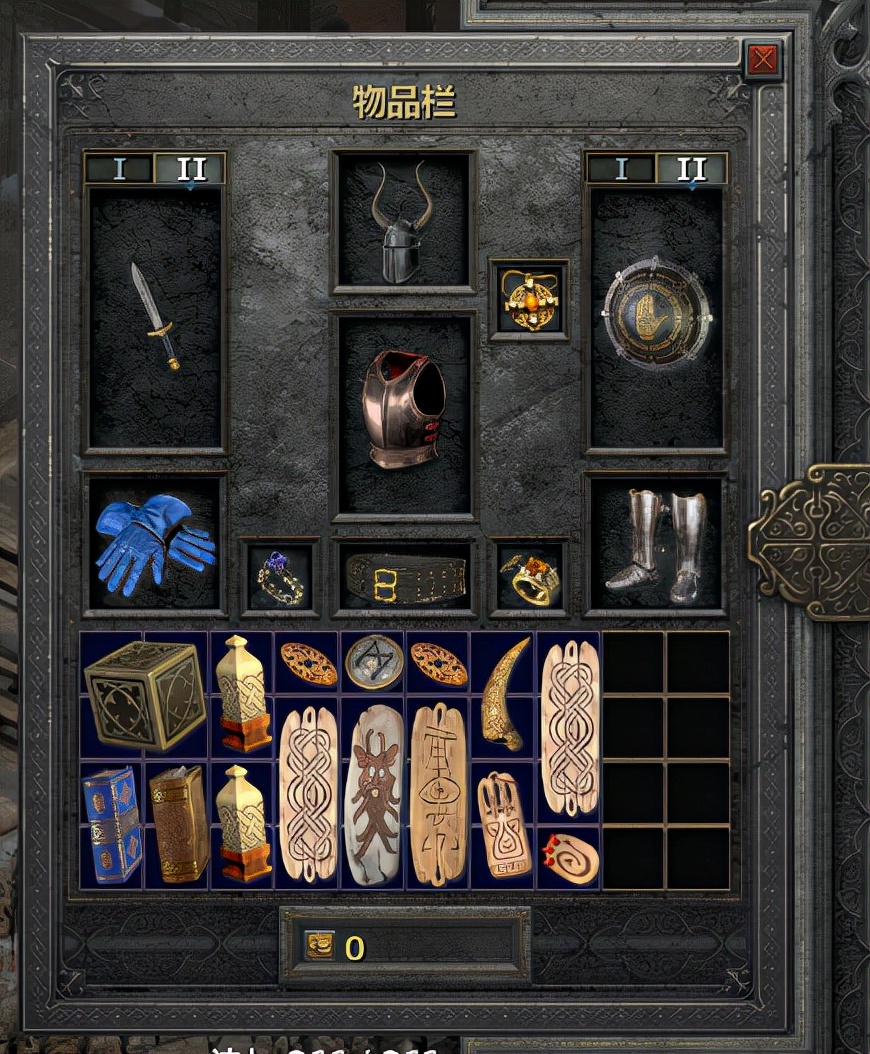This screenshot has width=870, height=1054.
Task: Click the equipped belt slot
Action: pos(404,579)
